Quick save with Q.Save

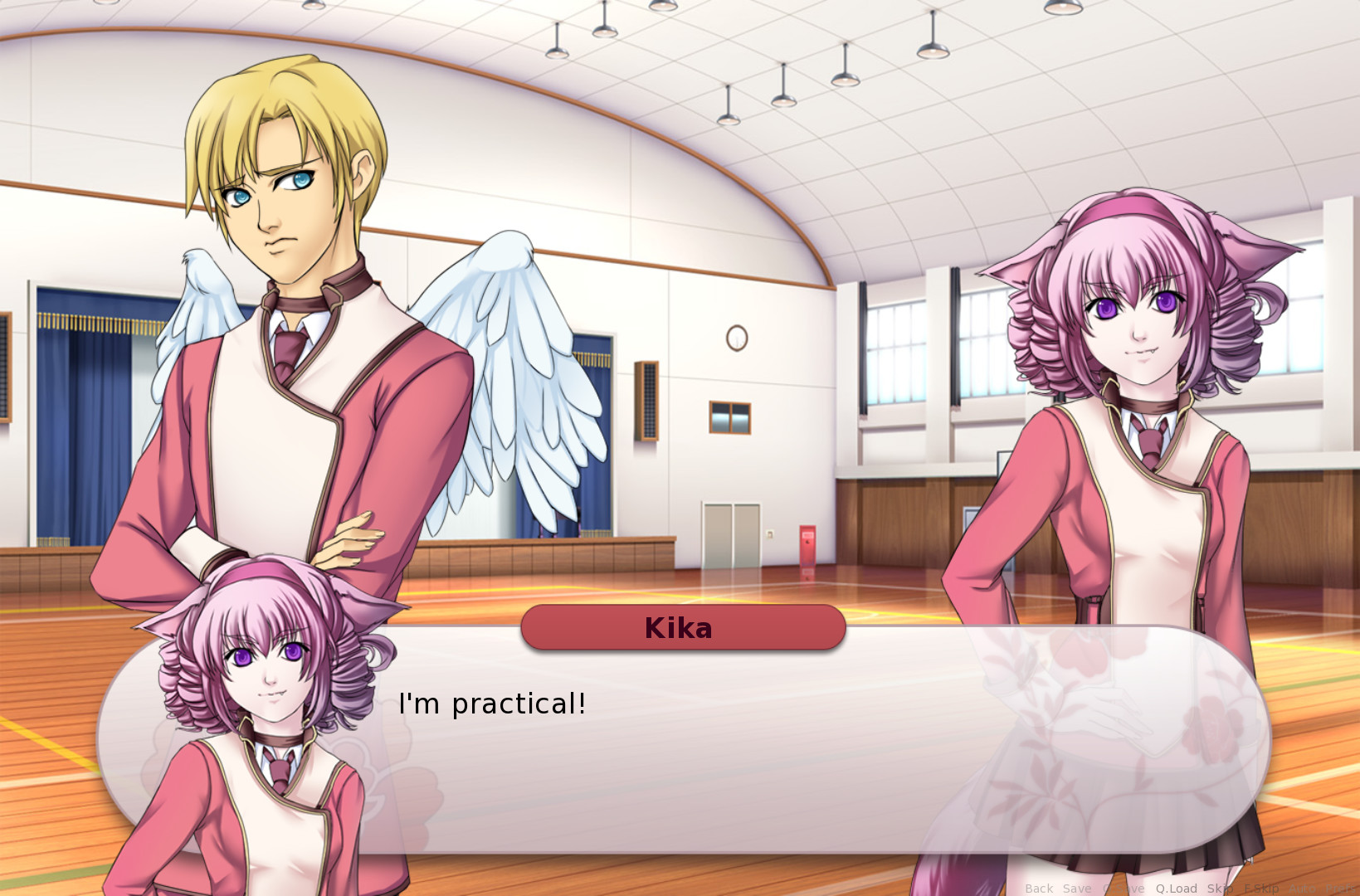click(x=1123, y=888)
